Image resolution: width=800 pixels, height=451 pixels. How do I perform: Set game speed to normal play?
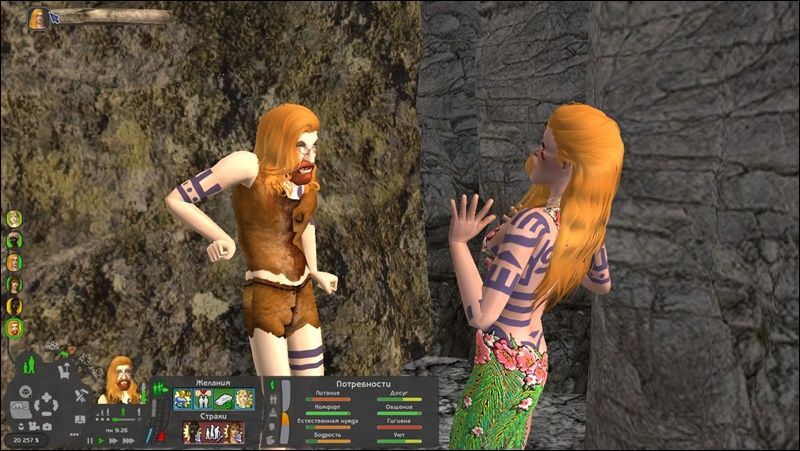[x=101, y=440]
